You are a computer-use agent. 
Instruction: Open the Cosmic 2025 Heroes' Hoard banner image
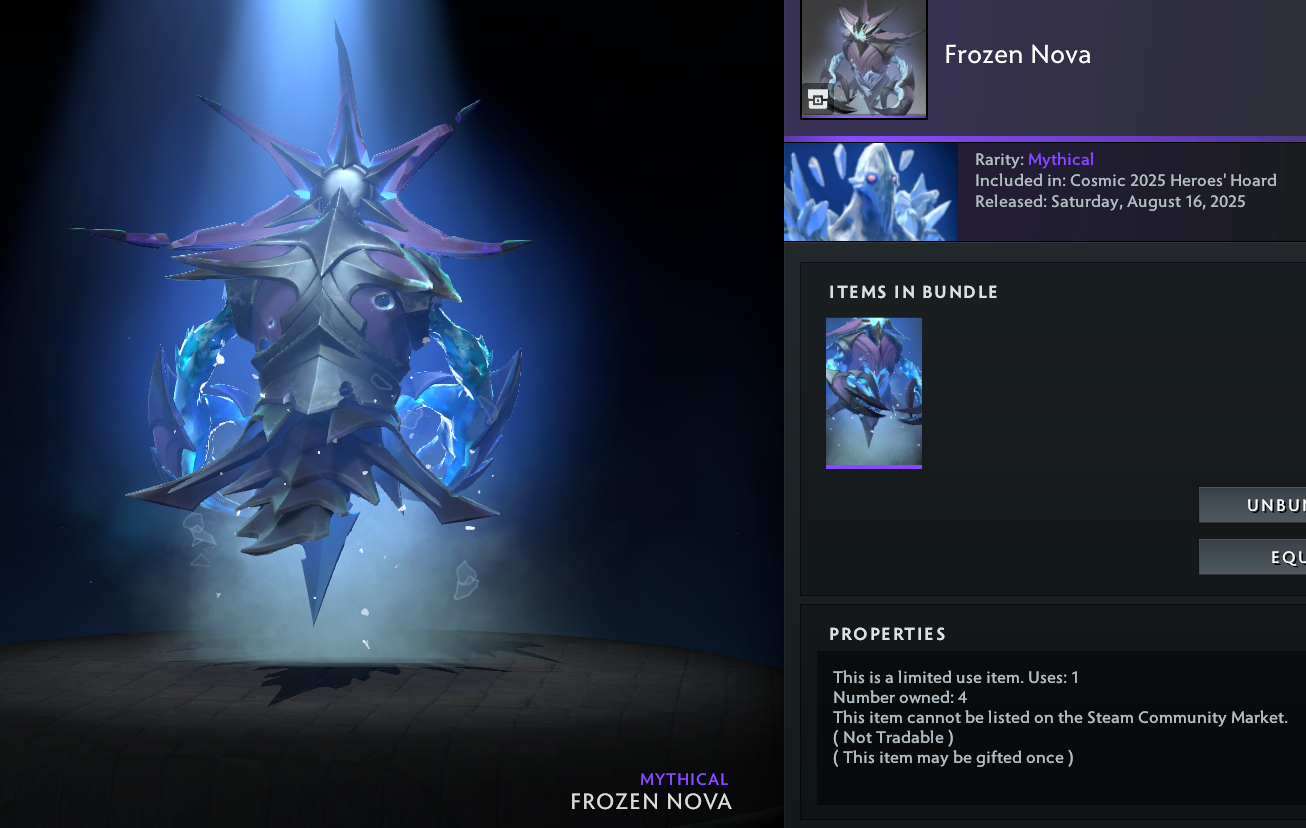(870, 192)
